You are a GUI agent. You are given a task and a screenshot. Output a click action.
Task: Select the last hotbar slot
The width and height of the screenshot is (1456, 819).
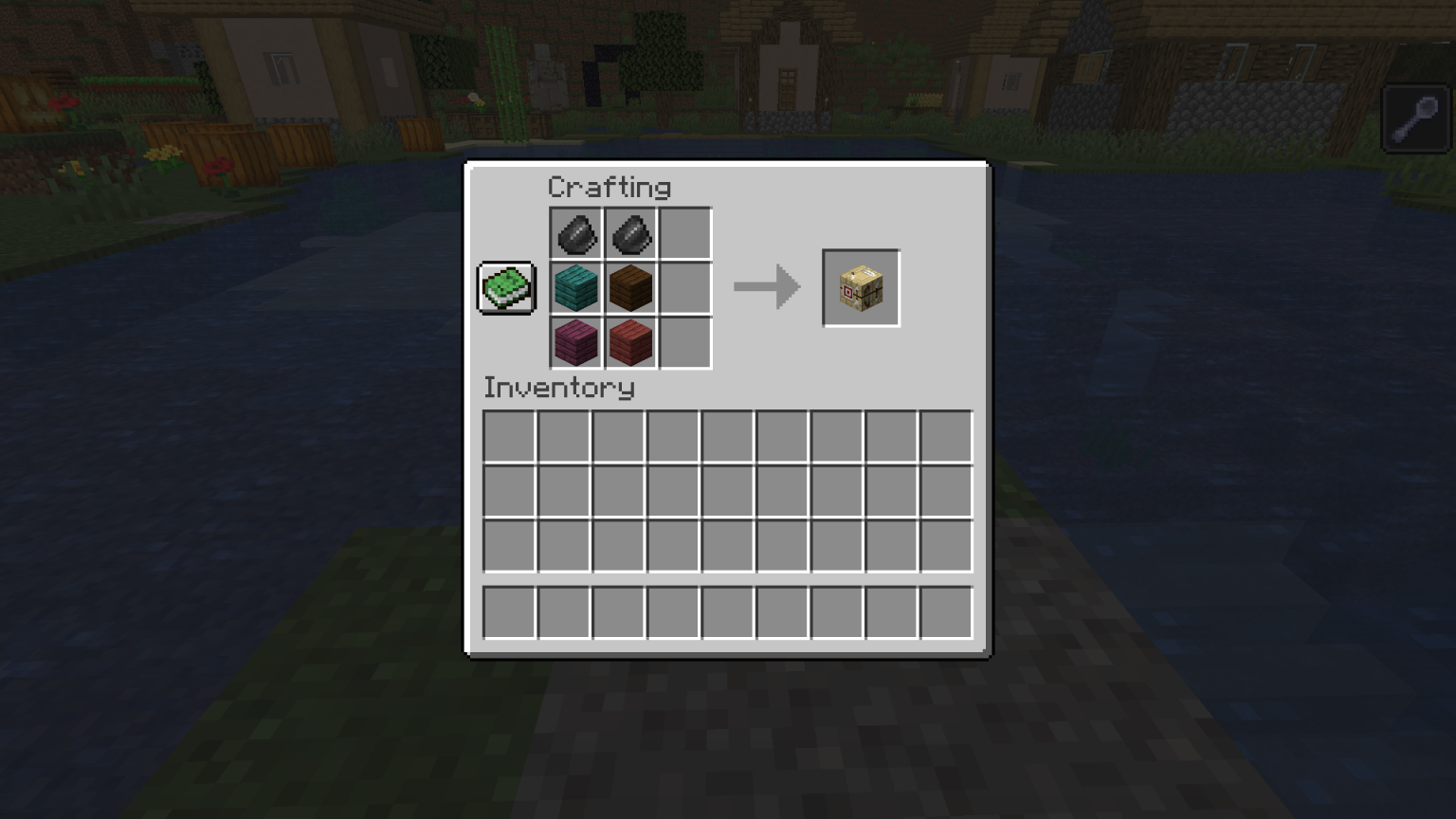(x=944, y=611)
